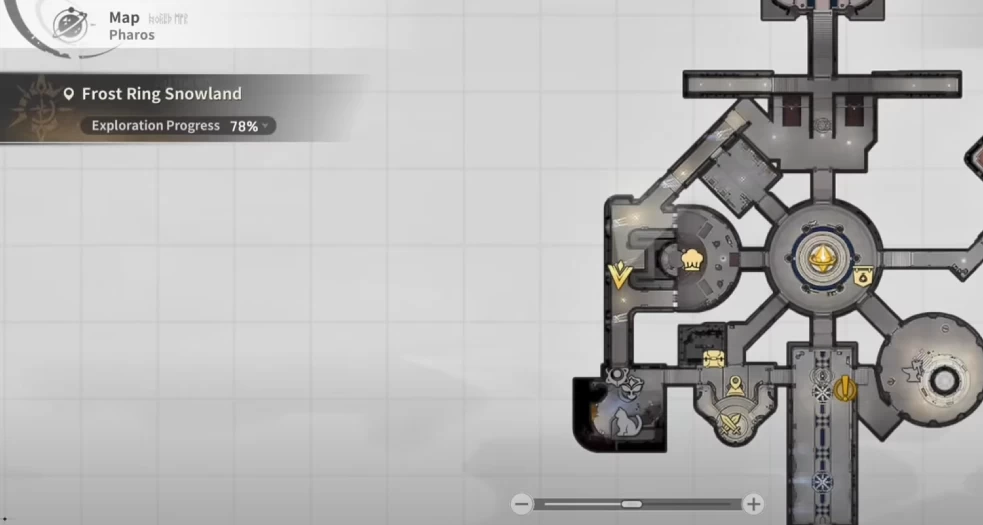Select the location pin marker above the swords
The height and width of the screenshot is (525, 983).
736,385
